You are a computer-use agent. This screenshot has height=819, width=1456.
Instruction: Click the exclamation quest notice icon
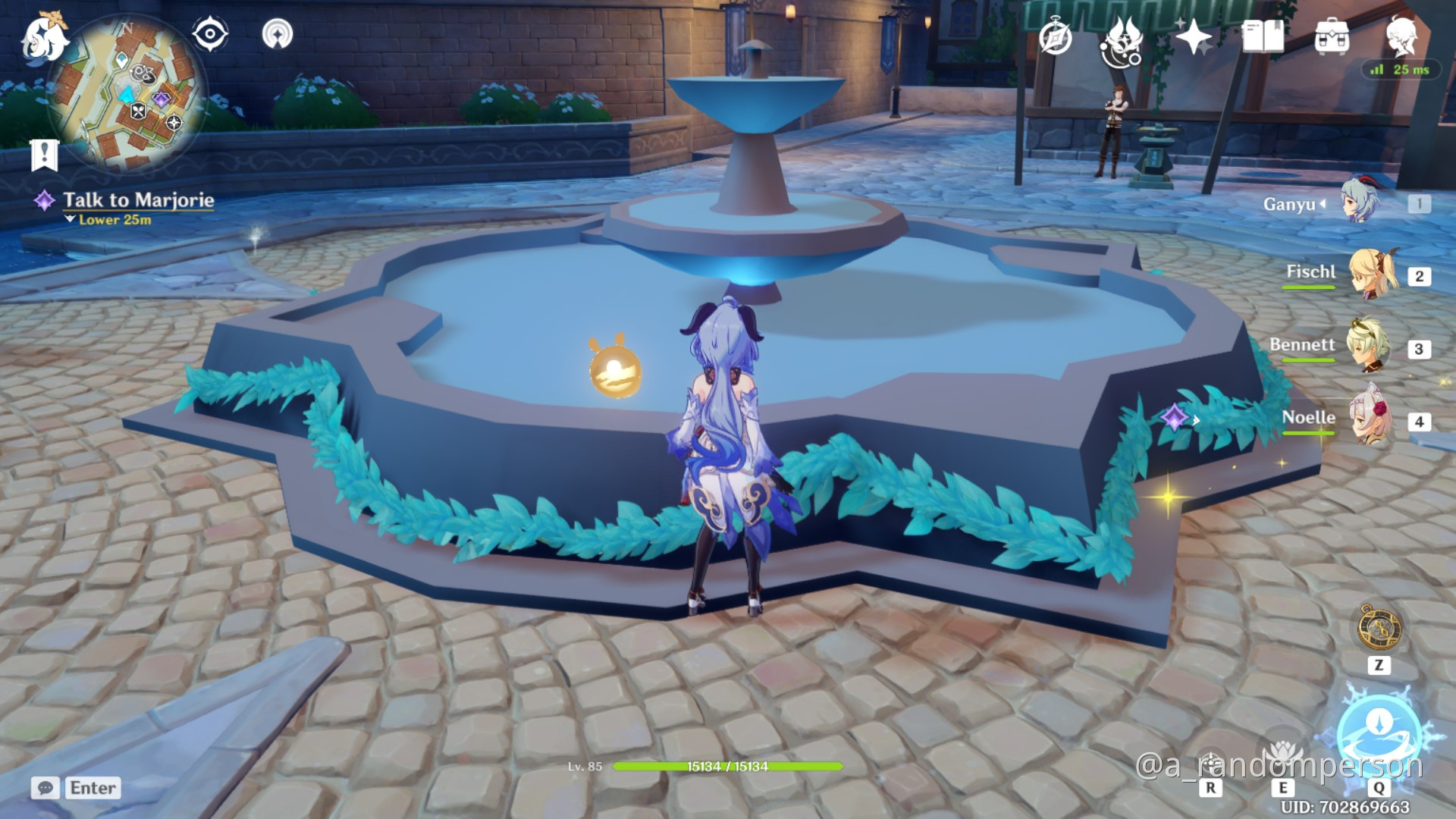(x=45, y=155)
